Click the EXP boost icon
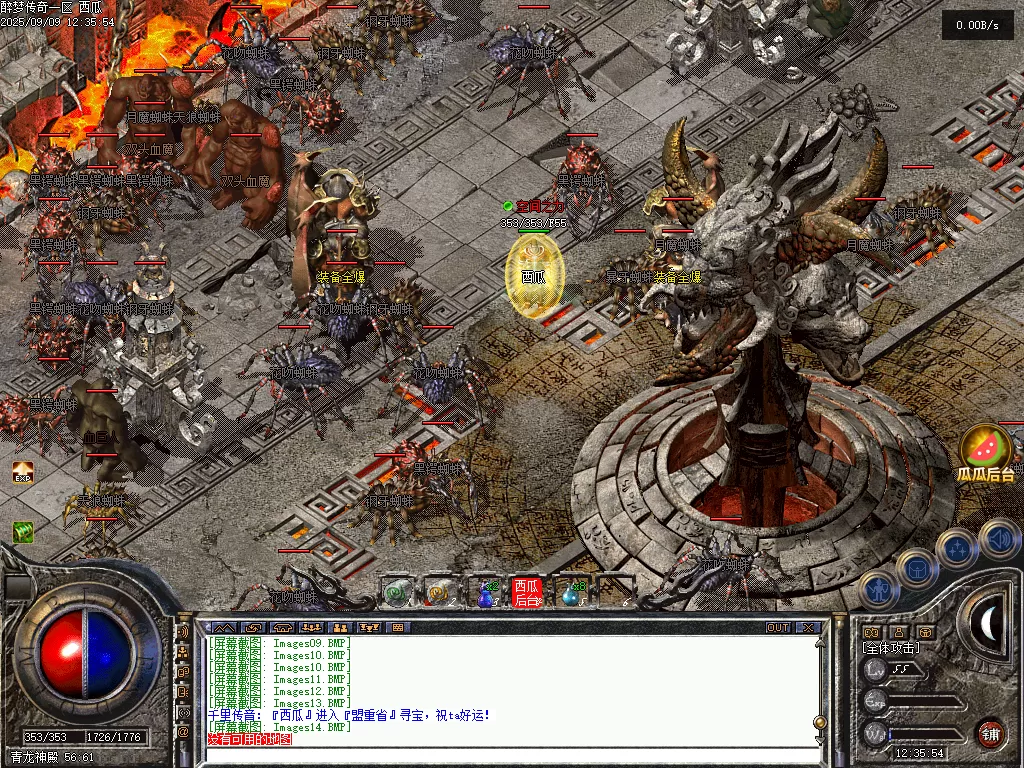1024x768 pixels. [22, 472]
